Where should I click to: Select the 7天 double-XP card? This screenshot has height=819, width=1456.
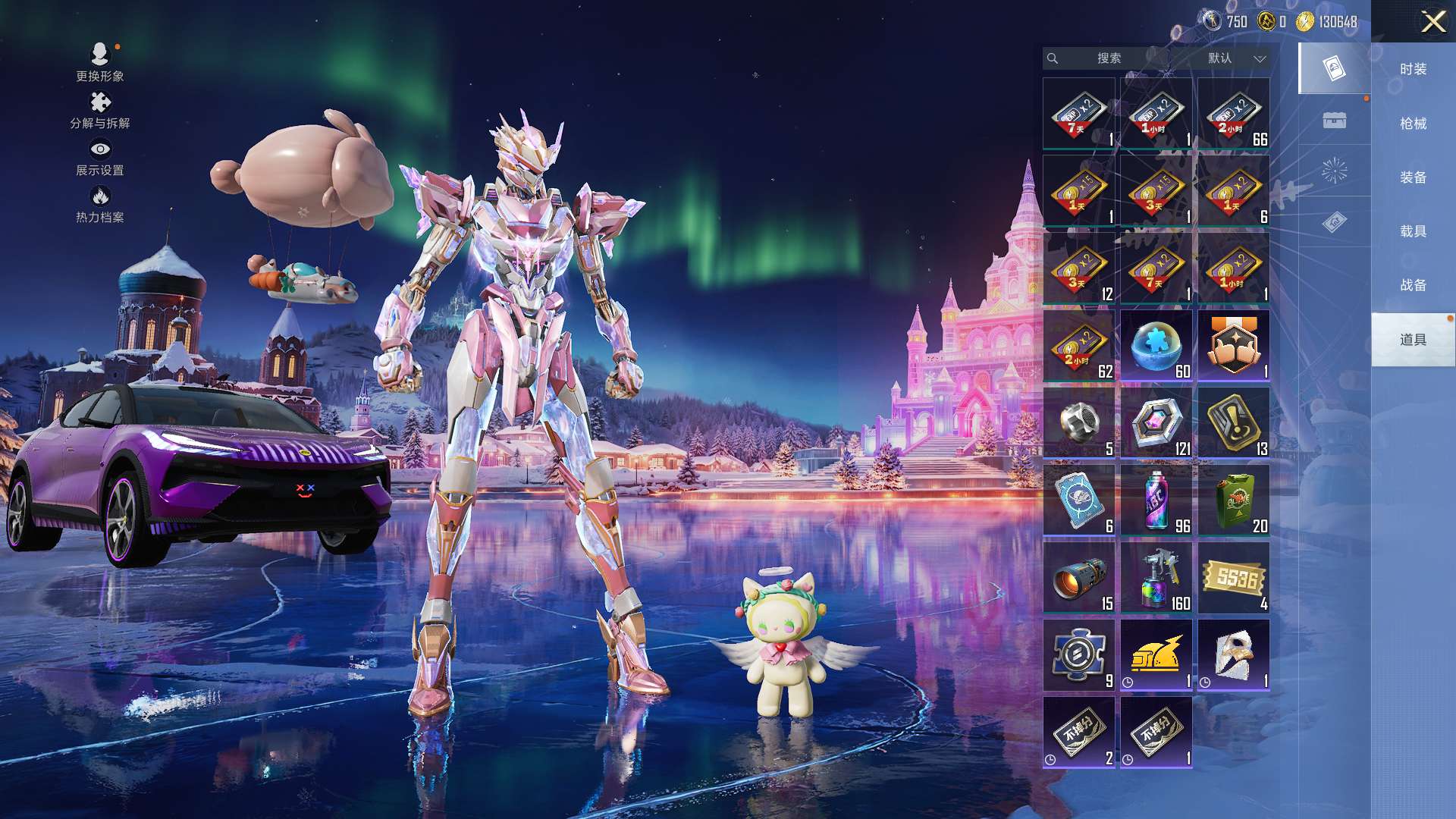(x=1079, y=114)
